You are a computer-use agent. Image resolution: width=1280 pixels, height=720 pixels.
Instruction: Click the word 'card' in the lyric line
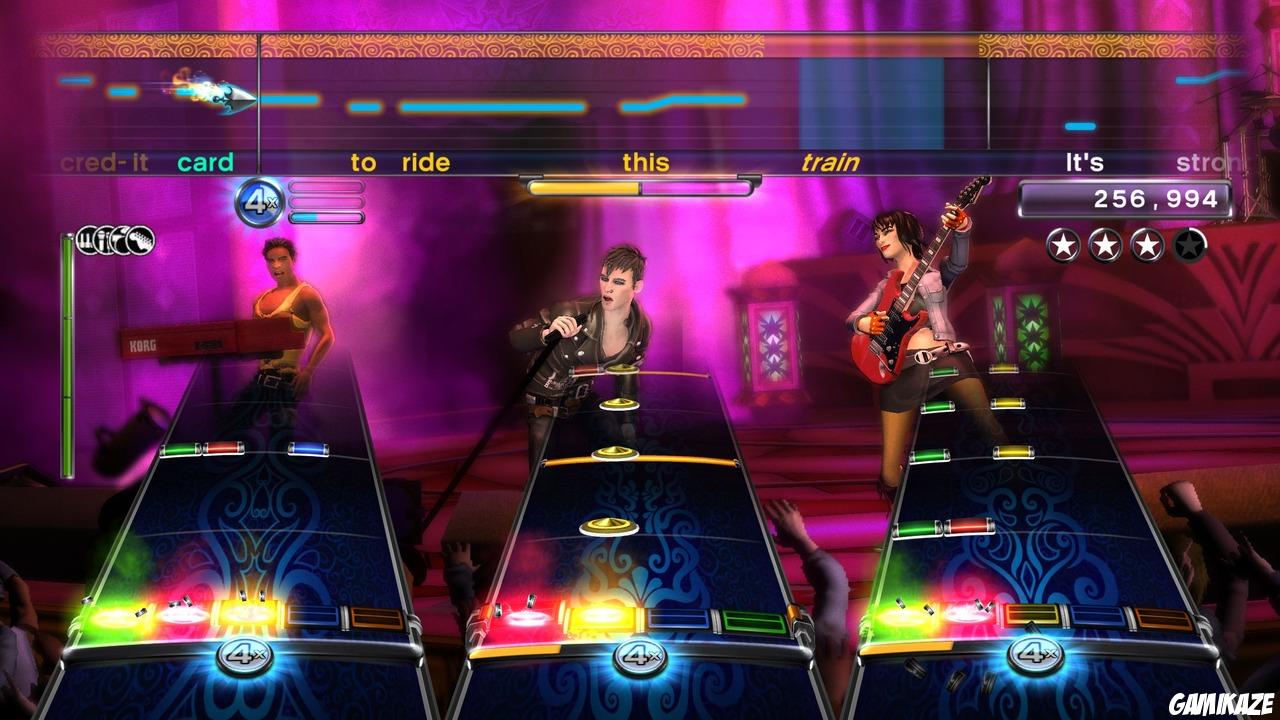(205, 161)
